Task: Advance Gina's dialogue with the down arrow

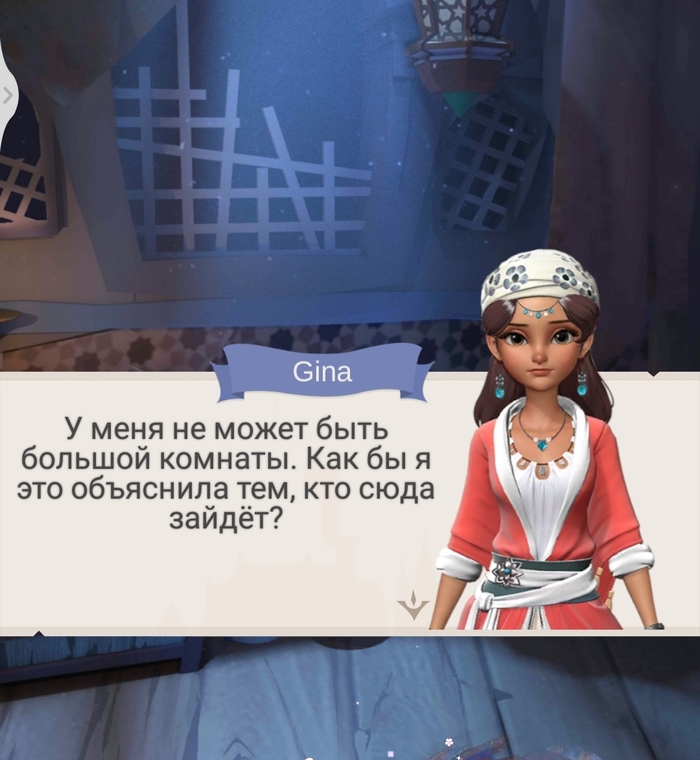Action: pos(412,604)
